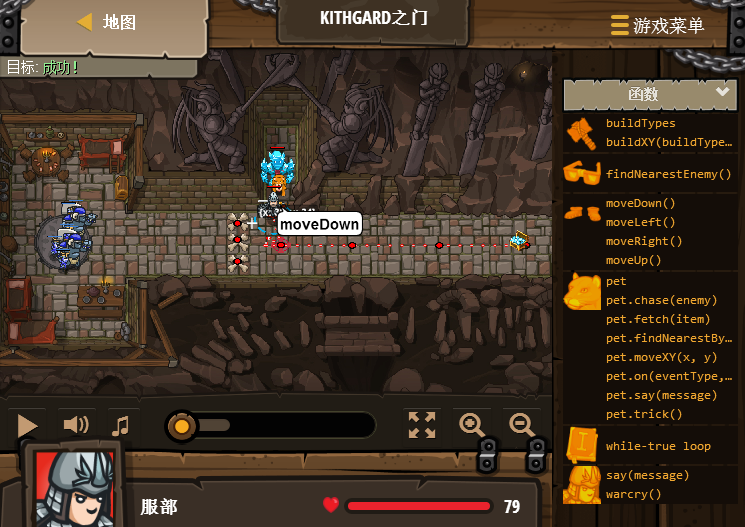Choose the say(message) function entry
Viewport: 745px width, 527px height.
pyautogui.click(x=647, y=475)
